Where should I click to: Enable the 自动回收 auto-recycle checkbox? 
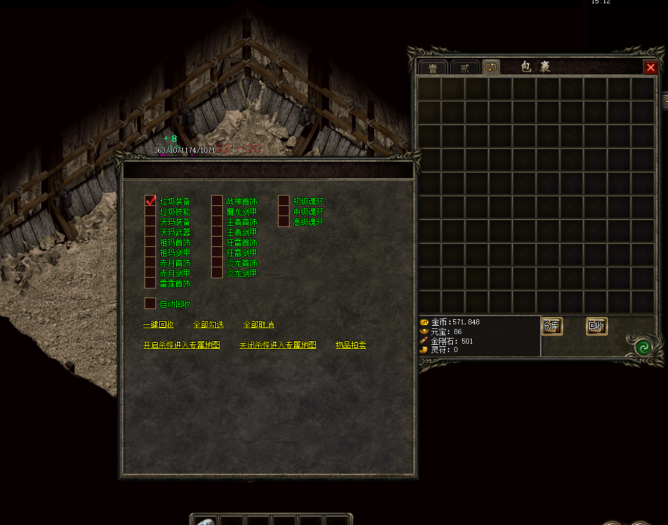point(151,303)
